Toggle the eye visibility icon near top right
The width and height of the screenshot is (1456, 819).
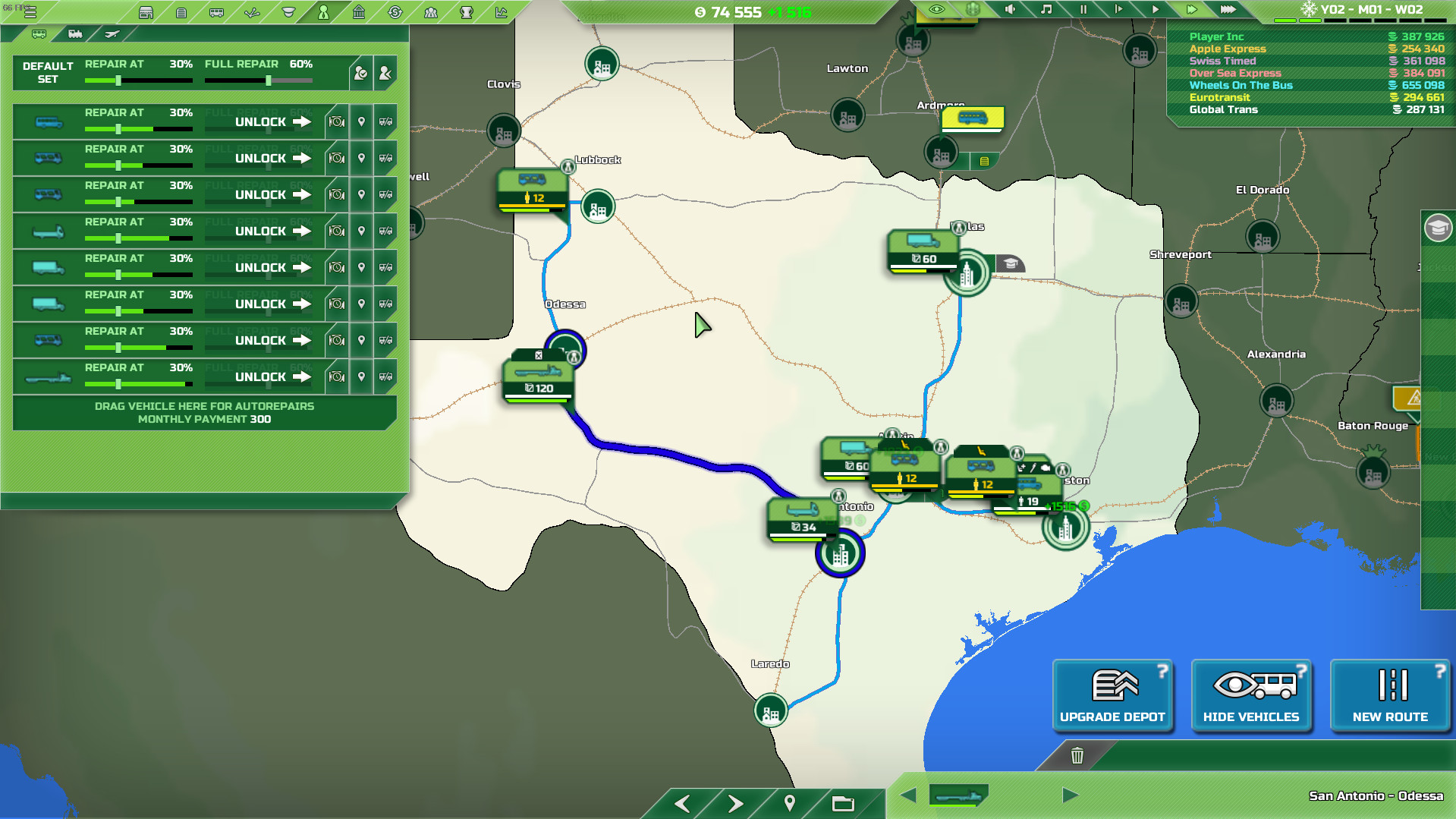[x=937, y=10]
